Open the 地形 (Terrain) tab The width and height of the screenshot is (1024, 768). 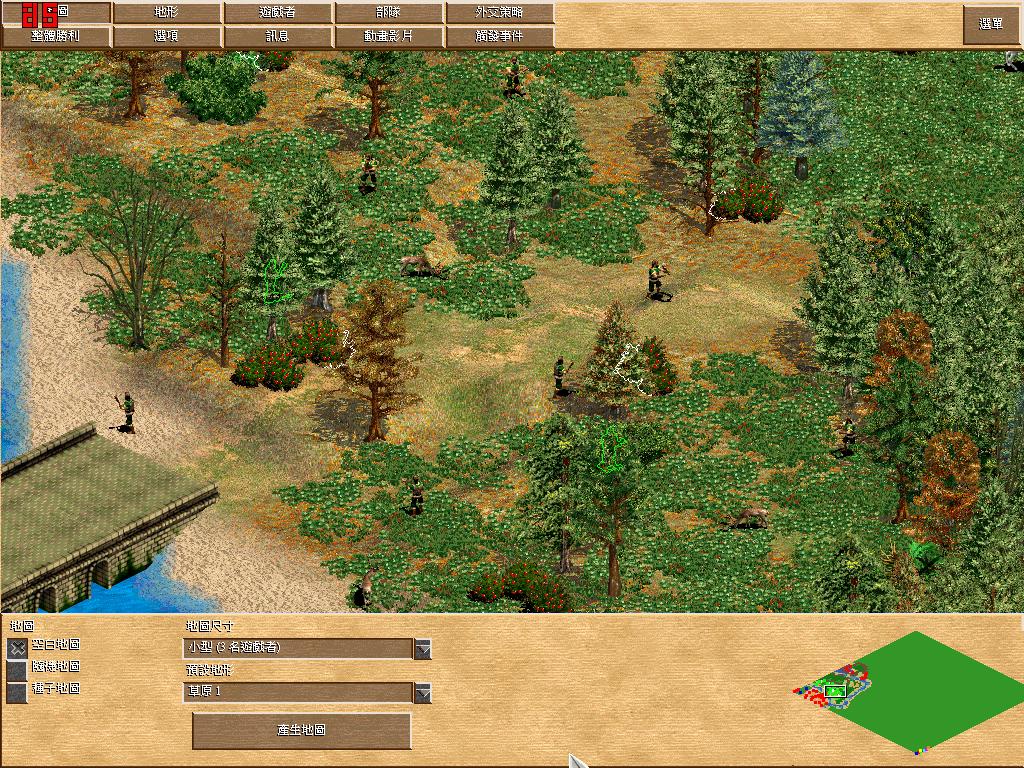click(167, 13)
